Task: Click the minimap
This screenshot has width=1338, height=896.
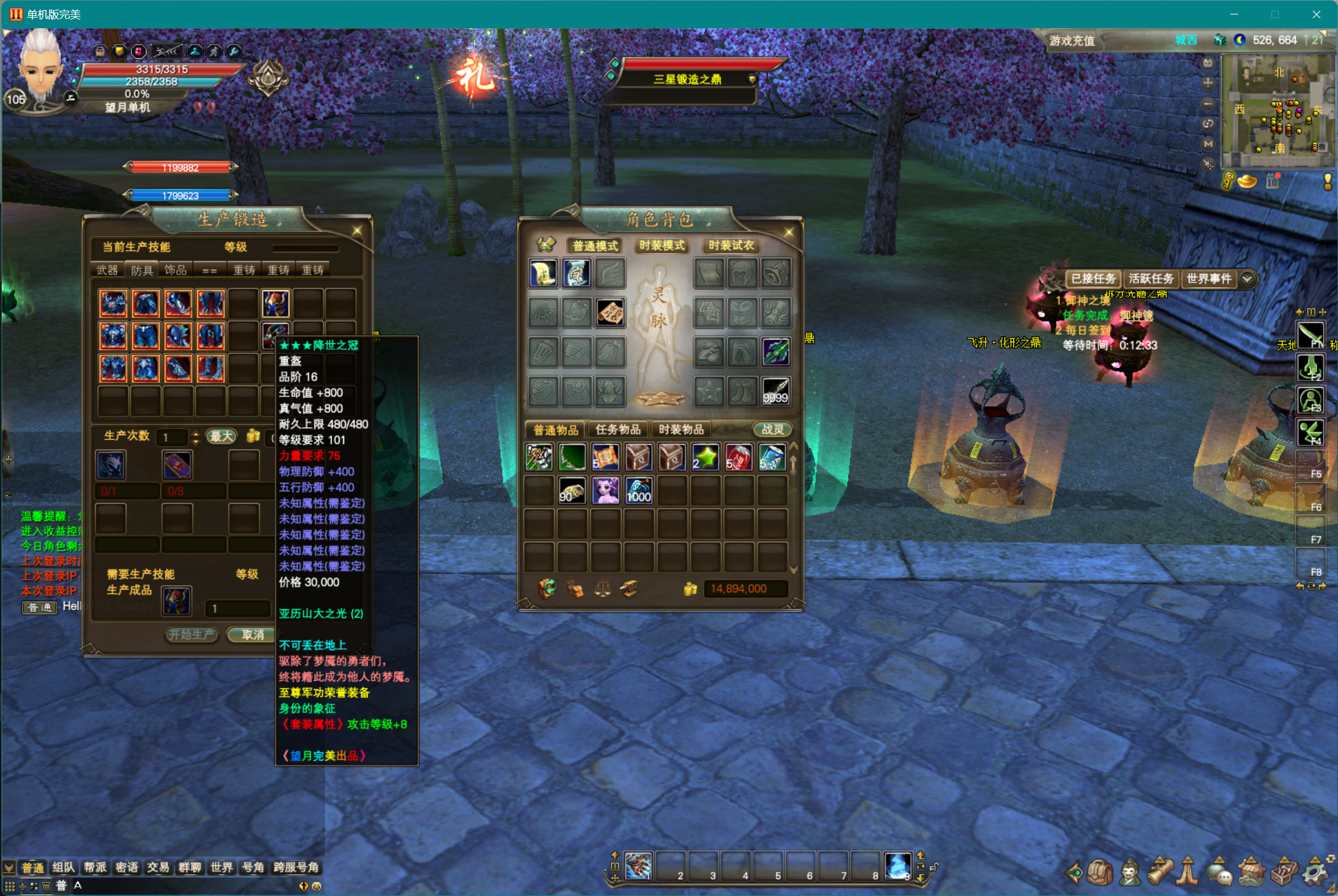Action: point(1277,111)
